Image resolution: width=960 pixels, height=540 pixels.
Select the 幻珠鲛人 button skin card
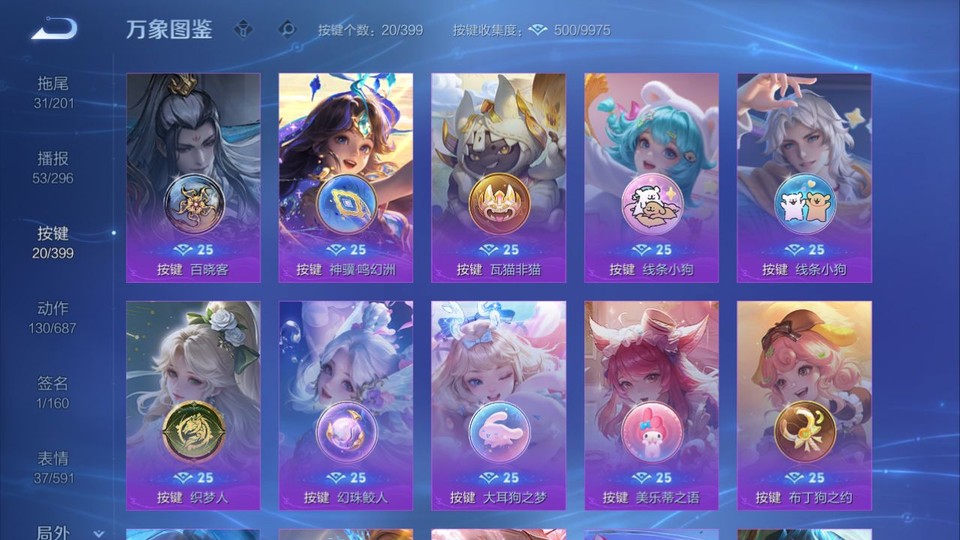point(346,405)
